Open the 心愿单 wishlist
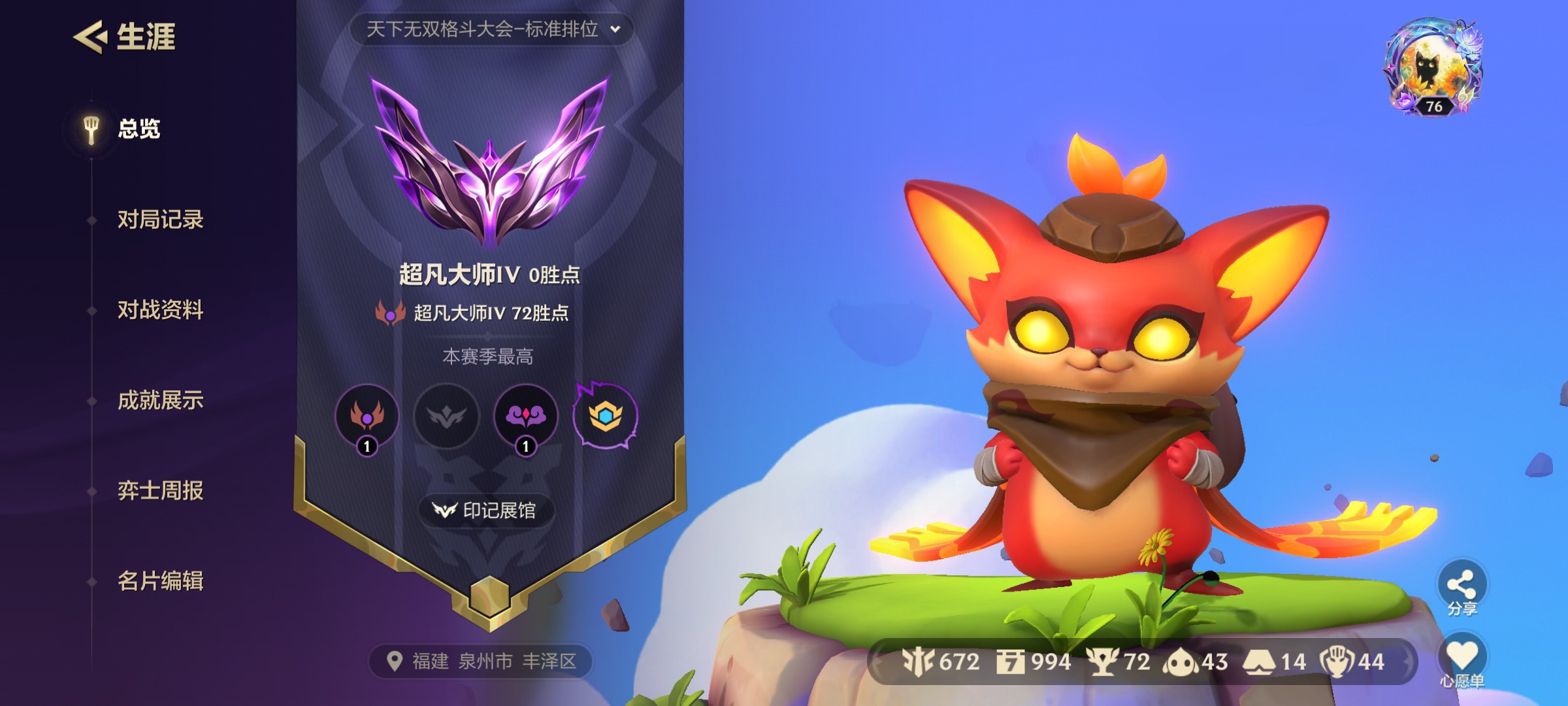This screenshot has width=1568, height=706. pyautogui.click(x=1462, y=660)
